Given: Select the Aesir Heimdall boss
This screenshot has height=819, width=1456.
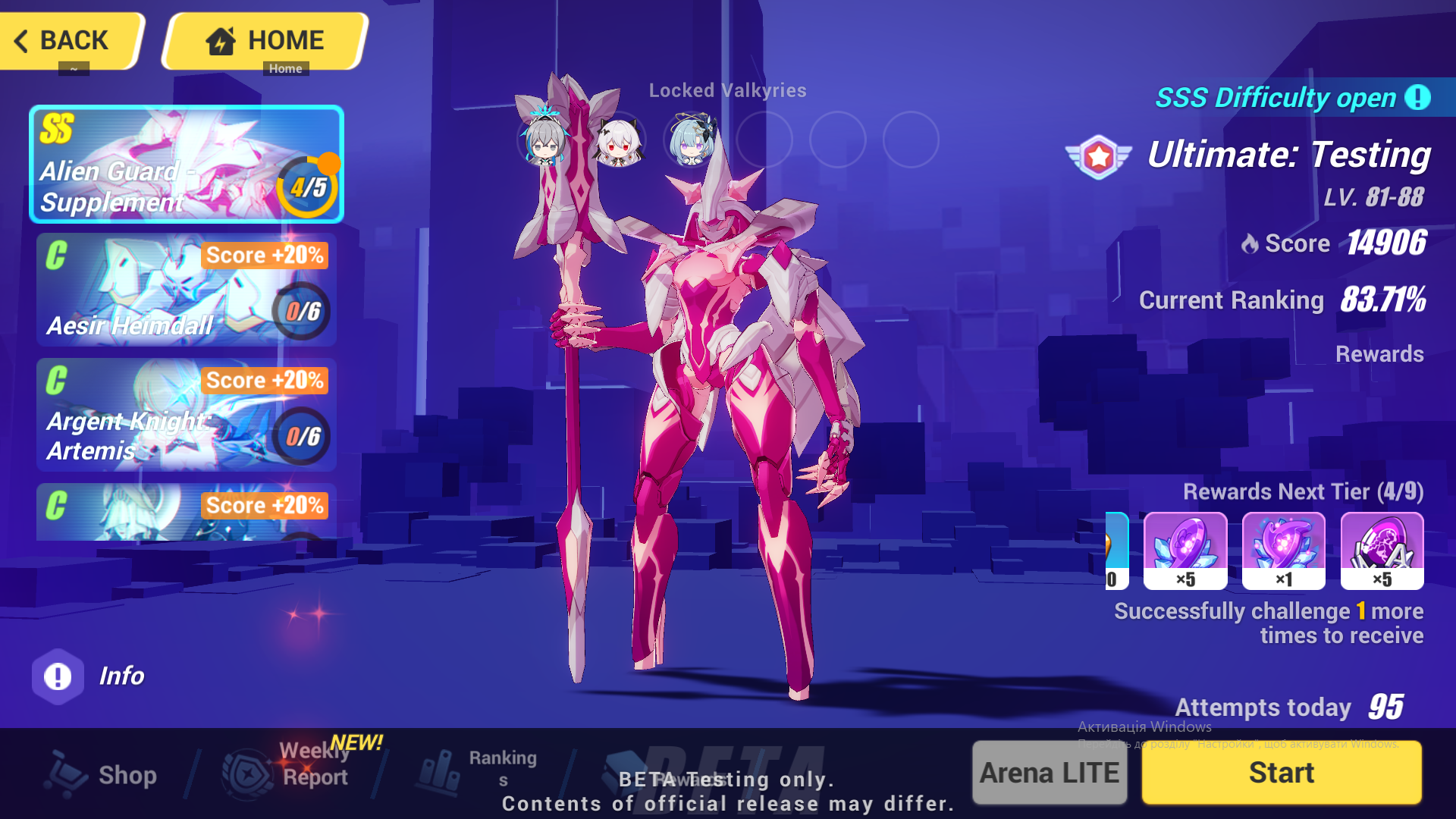Looking at the screenshot, I should coord(186,292).
